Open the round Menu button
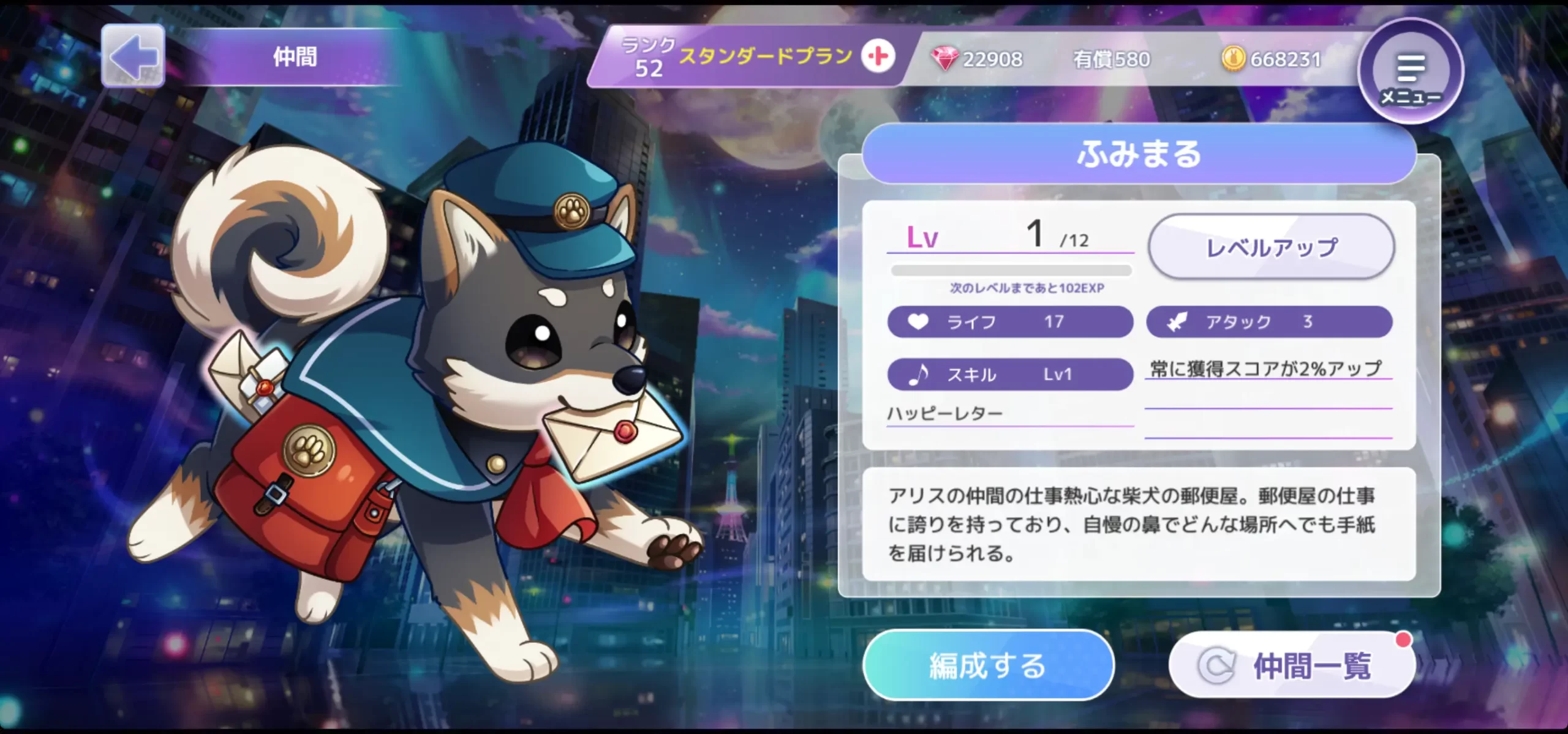 (x=1411, y=72)
